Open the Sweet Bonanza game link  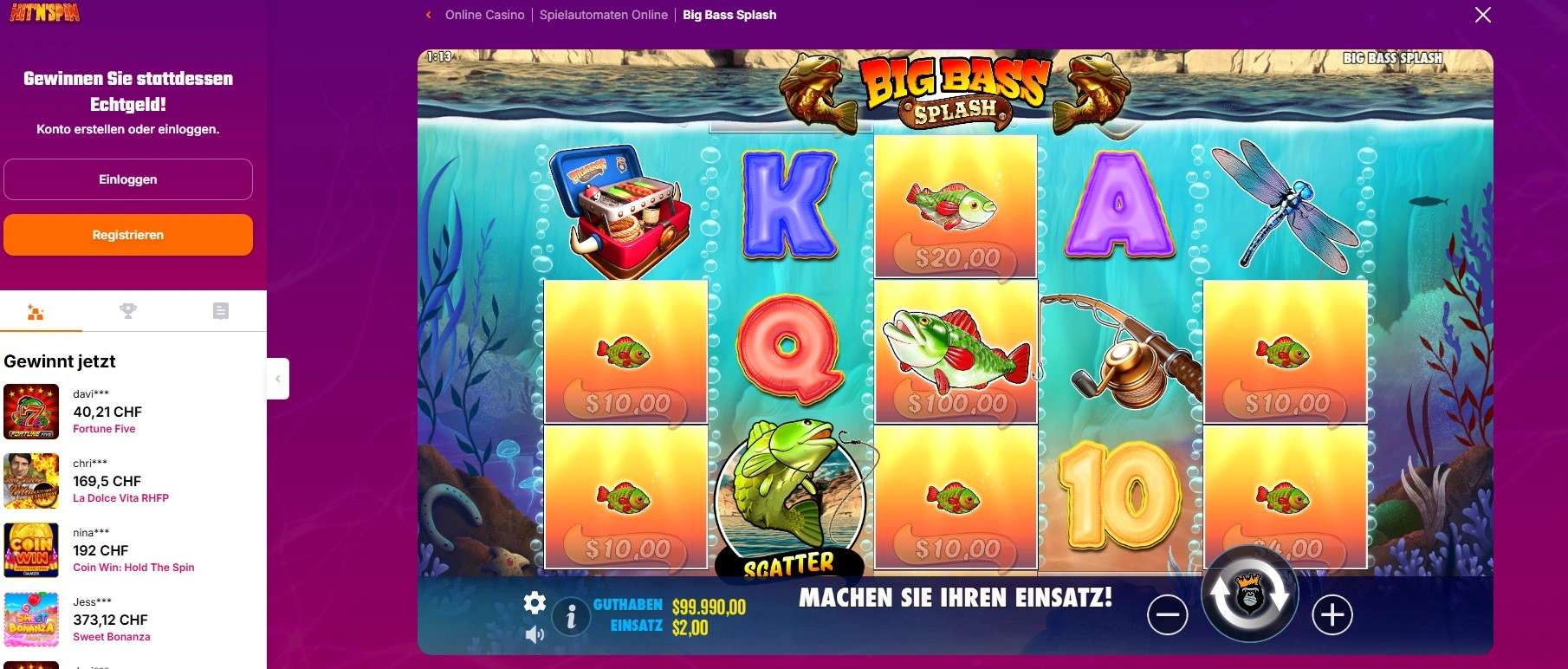pyautogui.click(x=112, y=637)
